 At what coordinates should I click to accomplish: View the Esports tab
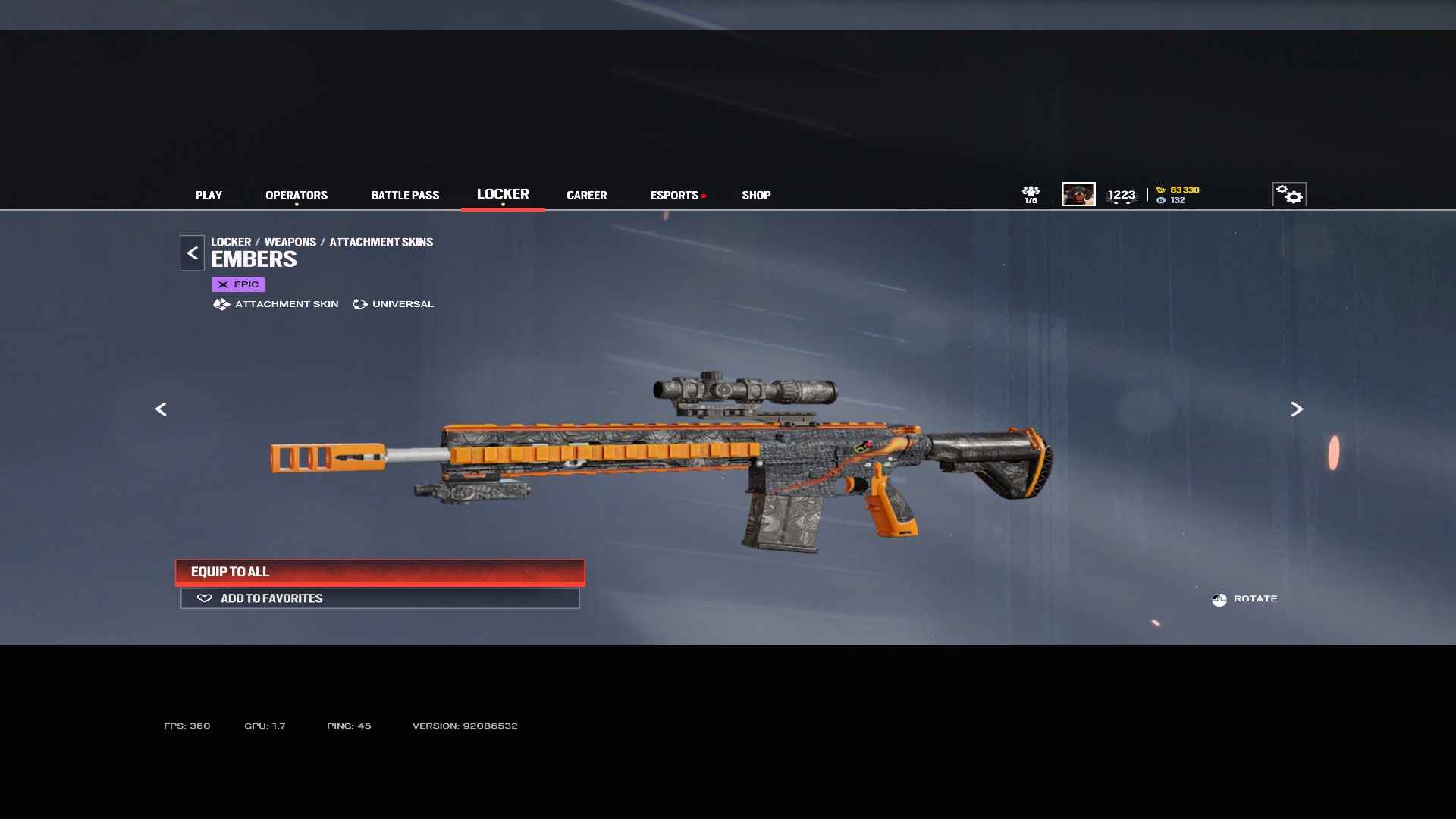coord(674,195)
